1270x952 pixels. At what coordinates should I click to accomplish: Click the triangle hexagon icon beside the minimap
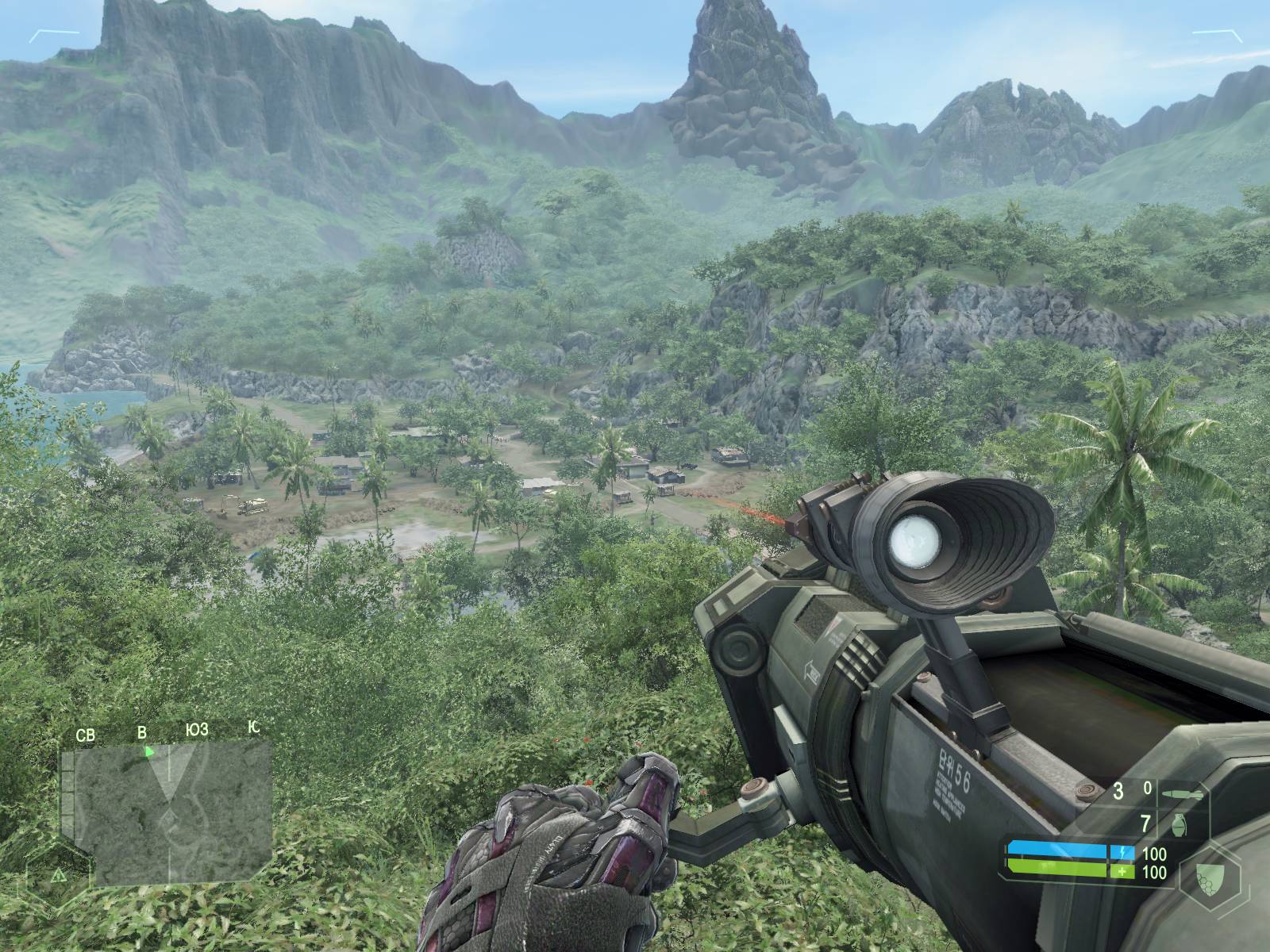point(58,875)
